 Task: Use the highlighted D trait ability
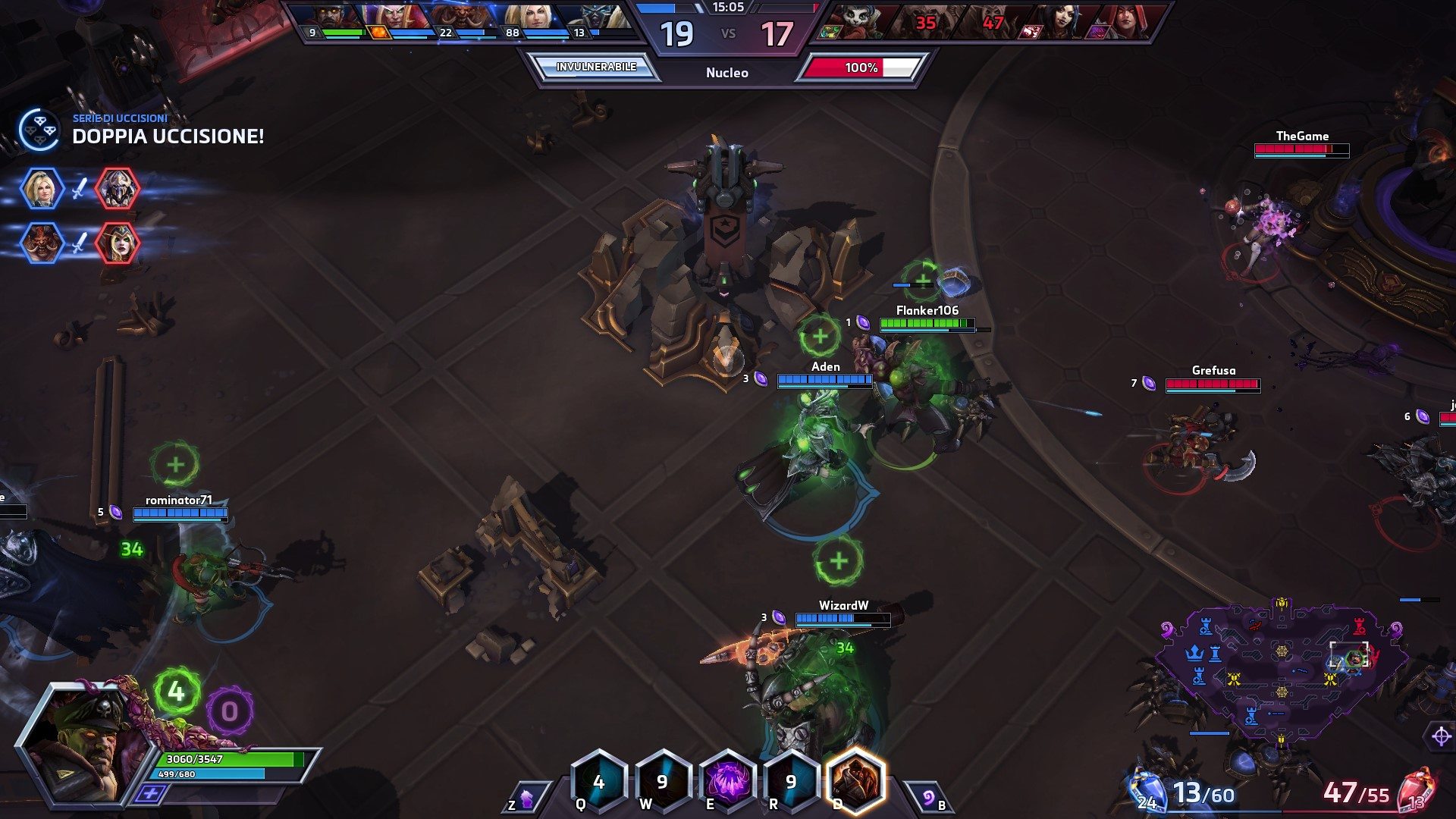(855, 781)
